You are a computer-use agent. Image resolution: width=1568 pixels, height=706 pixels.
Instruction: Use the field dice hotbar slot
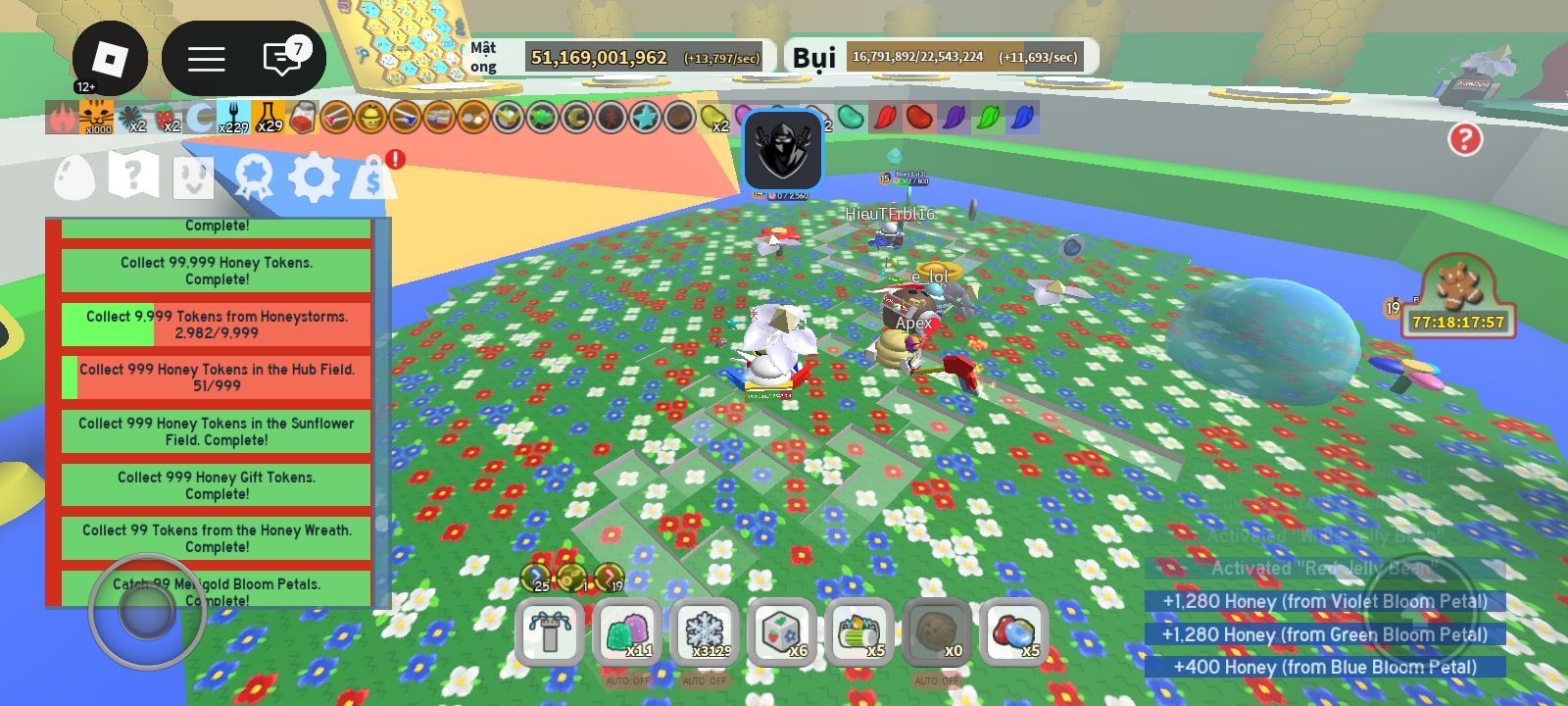[782, 632]
